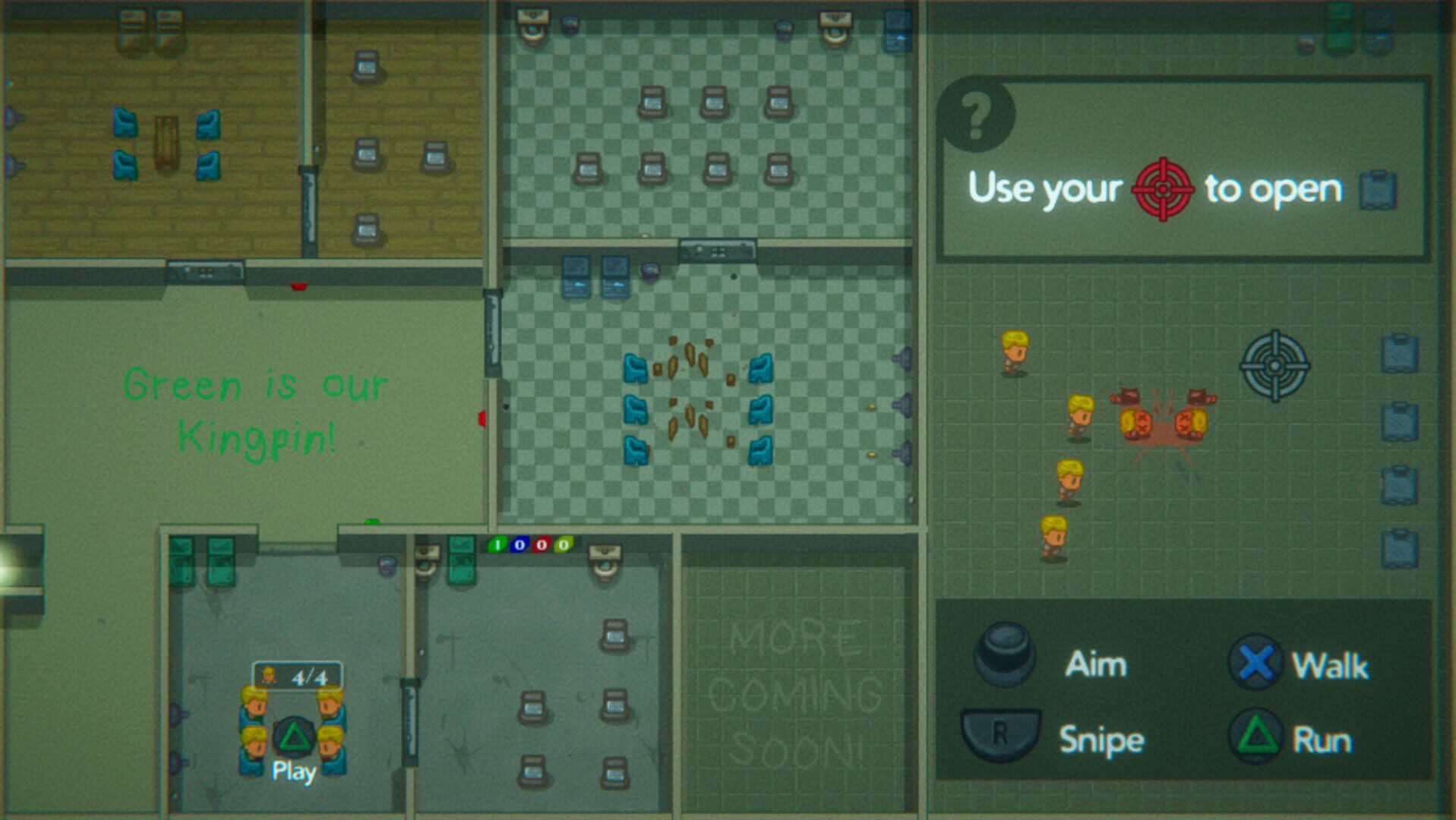The height and width of the screenshot is (820, 1456).
Task: Click the blue chip in the chip counter row
Action: (x=520, y=545)
